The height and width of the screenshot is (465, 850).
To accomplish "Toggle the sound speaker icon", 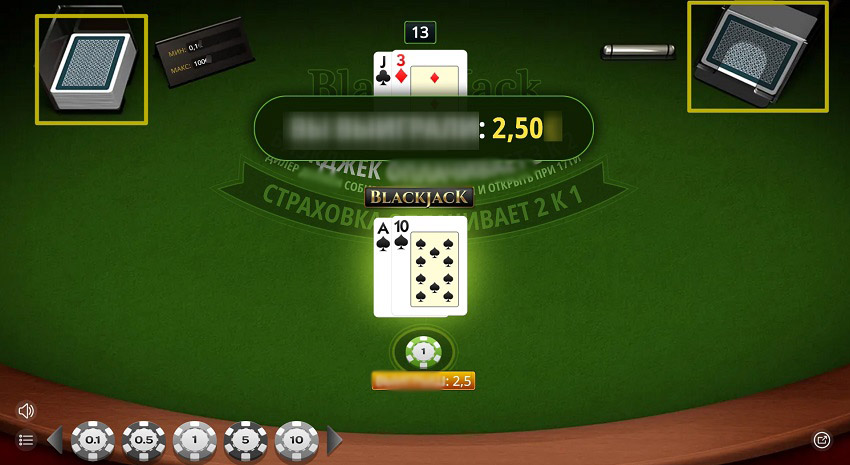I will (27, 410).
